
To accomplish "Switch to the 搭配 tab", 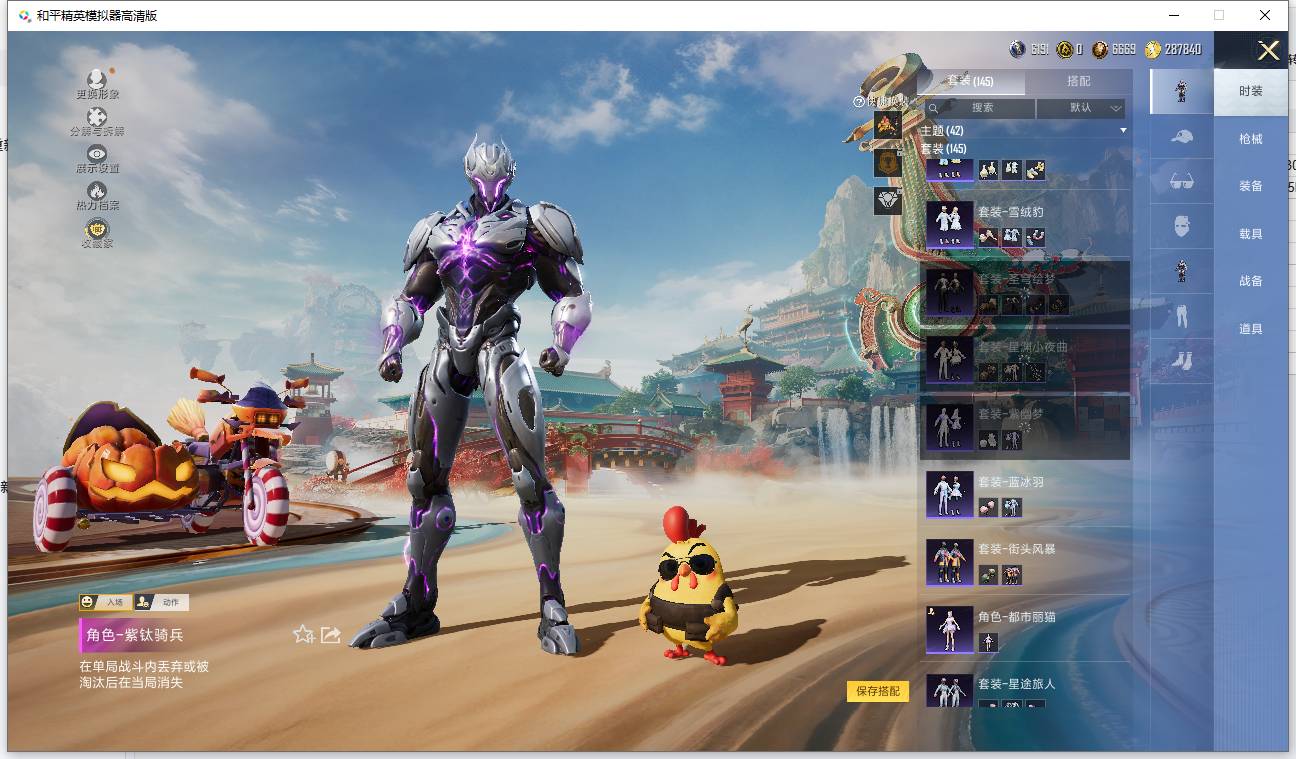I will 1078,82.
